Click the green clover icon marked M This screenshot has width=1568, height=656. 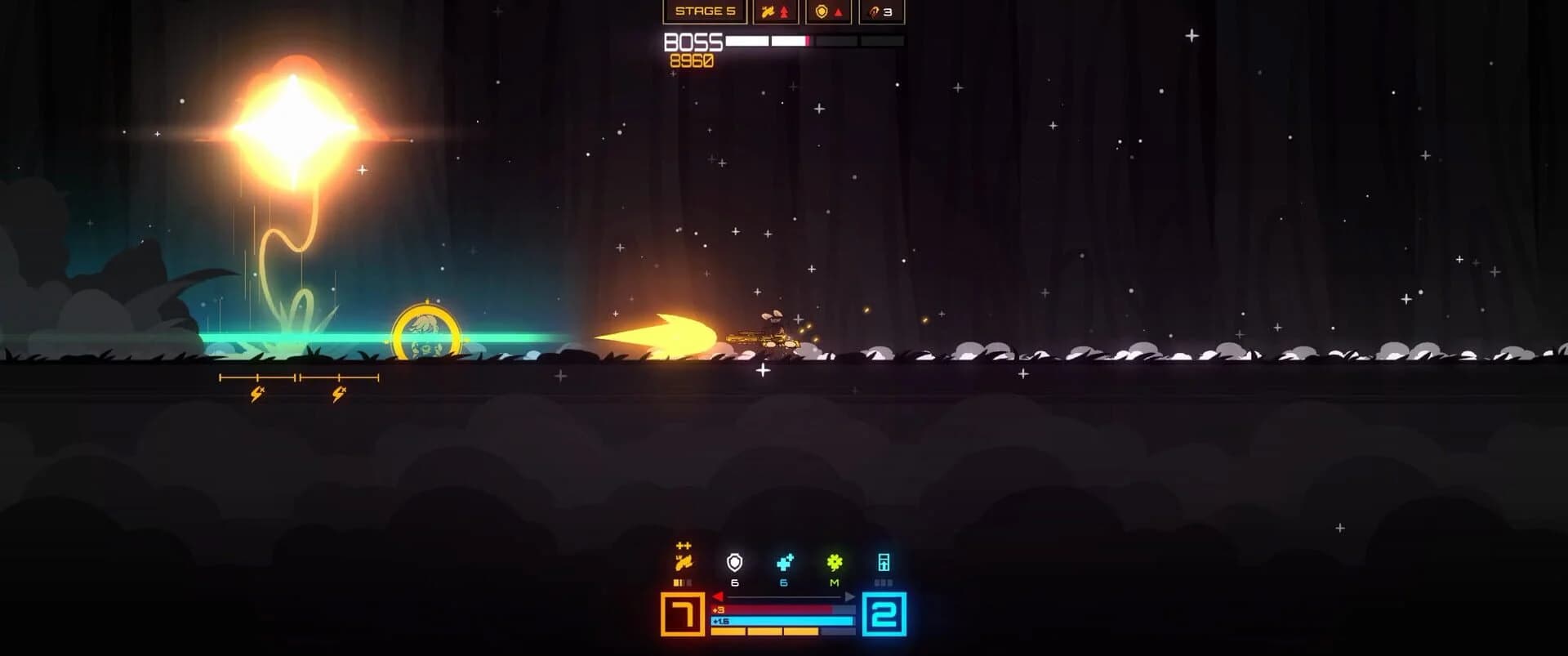click(834, 562)
